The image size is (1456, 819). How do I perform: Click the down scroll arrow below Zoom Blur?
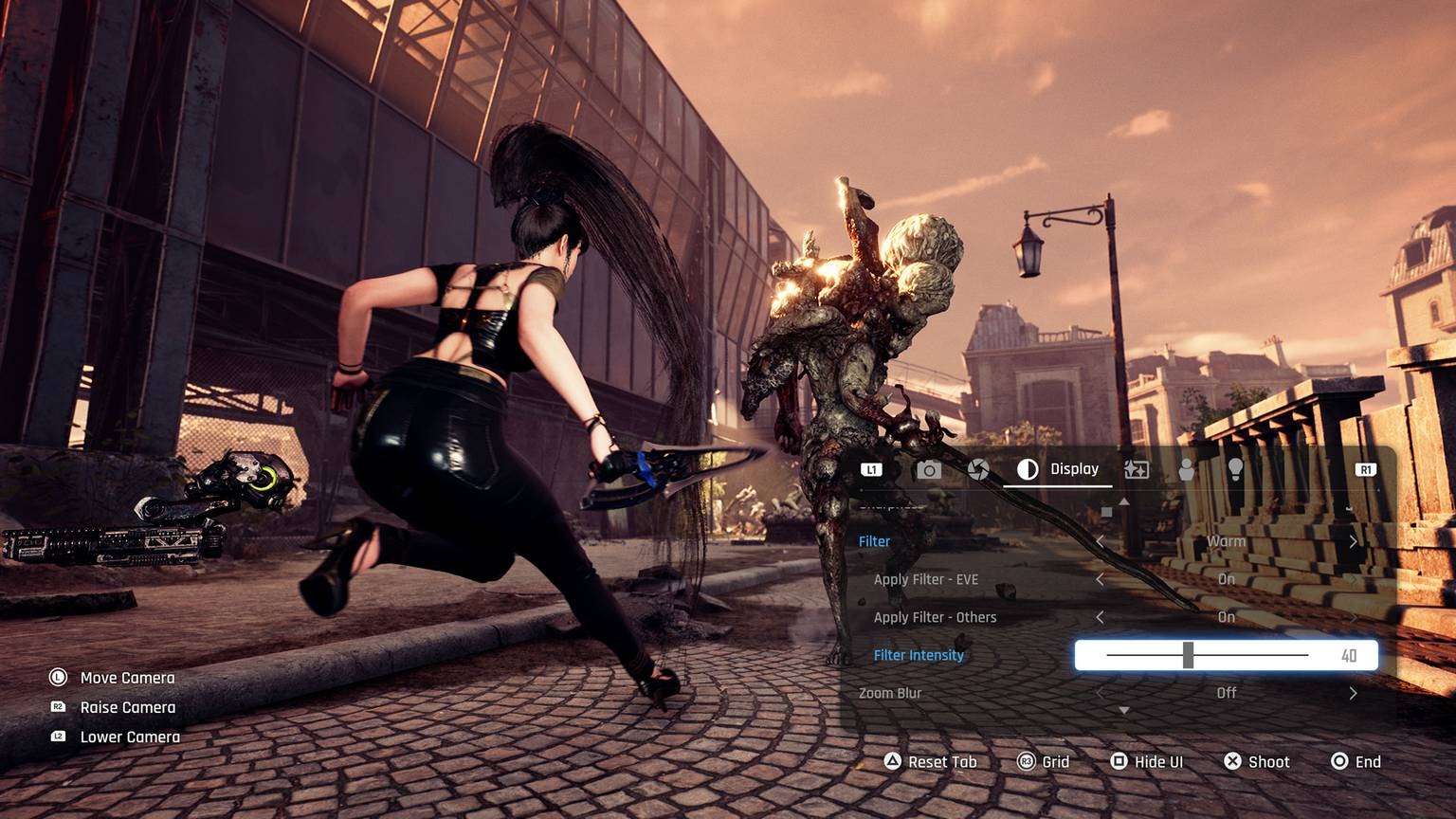tap(1124, 709)
